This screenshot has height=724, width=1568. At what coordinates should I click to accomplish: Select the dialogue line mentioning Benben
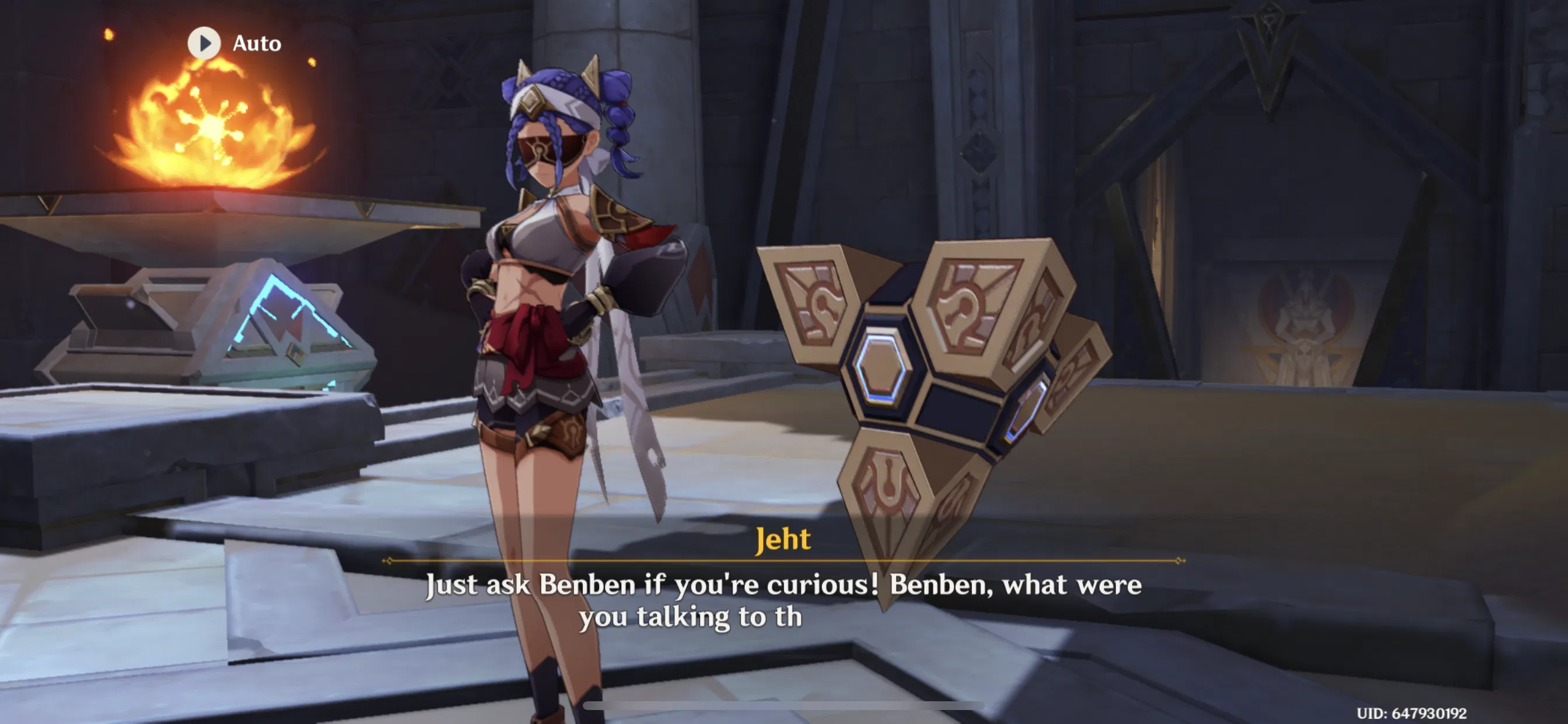(784, 585)
